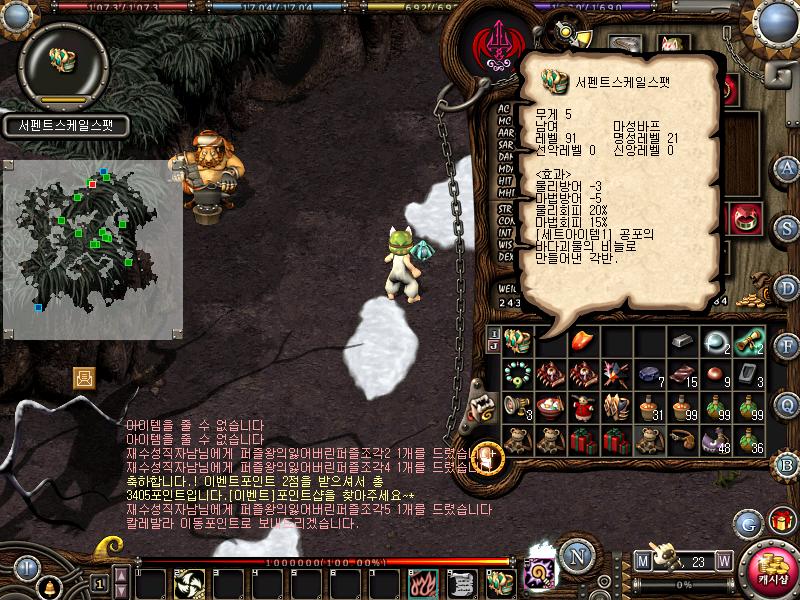The height and width of the screenshot is (600, 800).
Task: Open the mail envelope icon
Action: 84,377
